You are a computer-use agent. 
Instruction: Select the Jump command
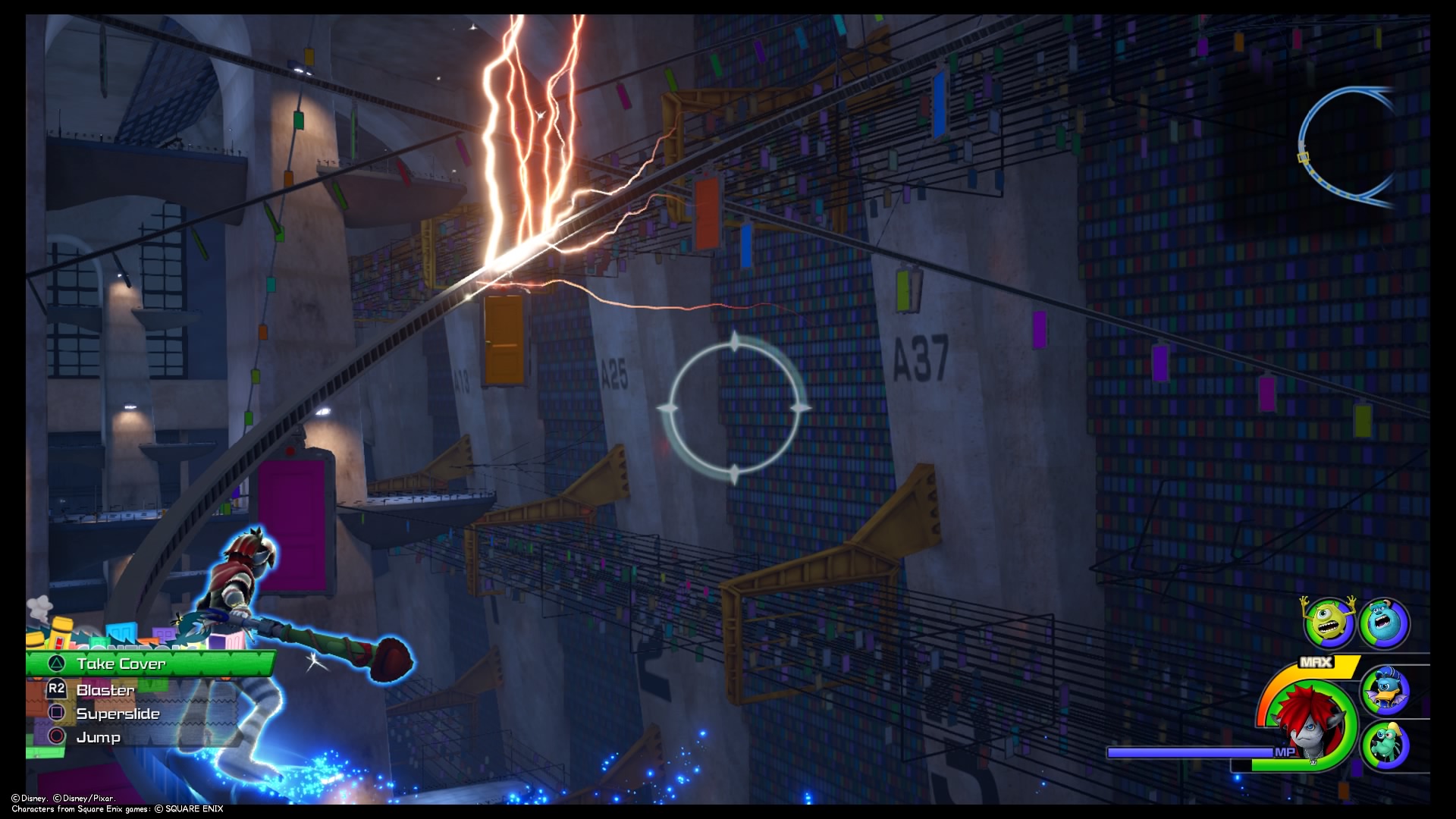pyautogui.click(x=99, y=737)
